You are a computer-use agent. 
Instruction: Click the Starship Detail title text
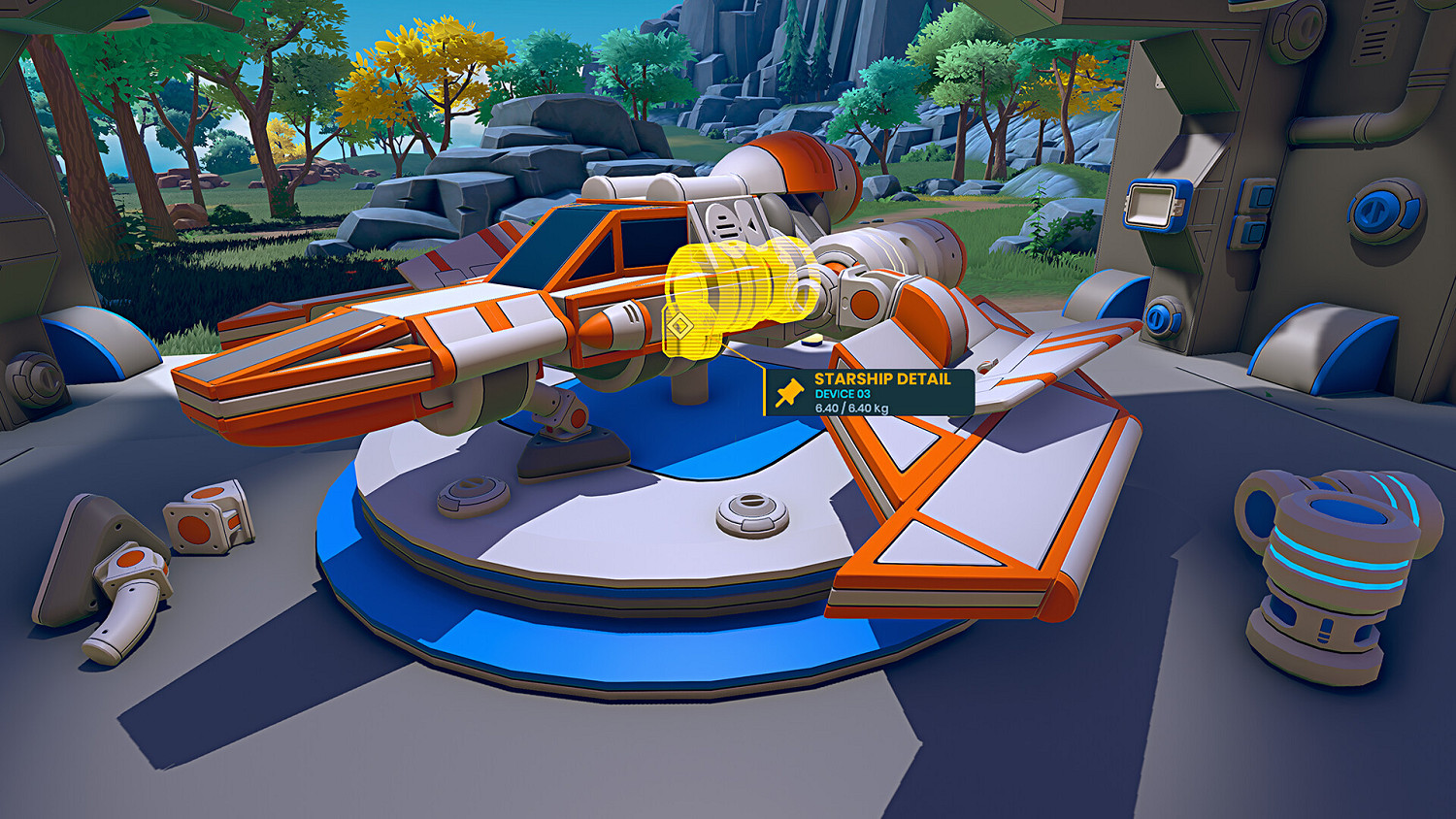pyautogui.click(x=882, y=378)
